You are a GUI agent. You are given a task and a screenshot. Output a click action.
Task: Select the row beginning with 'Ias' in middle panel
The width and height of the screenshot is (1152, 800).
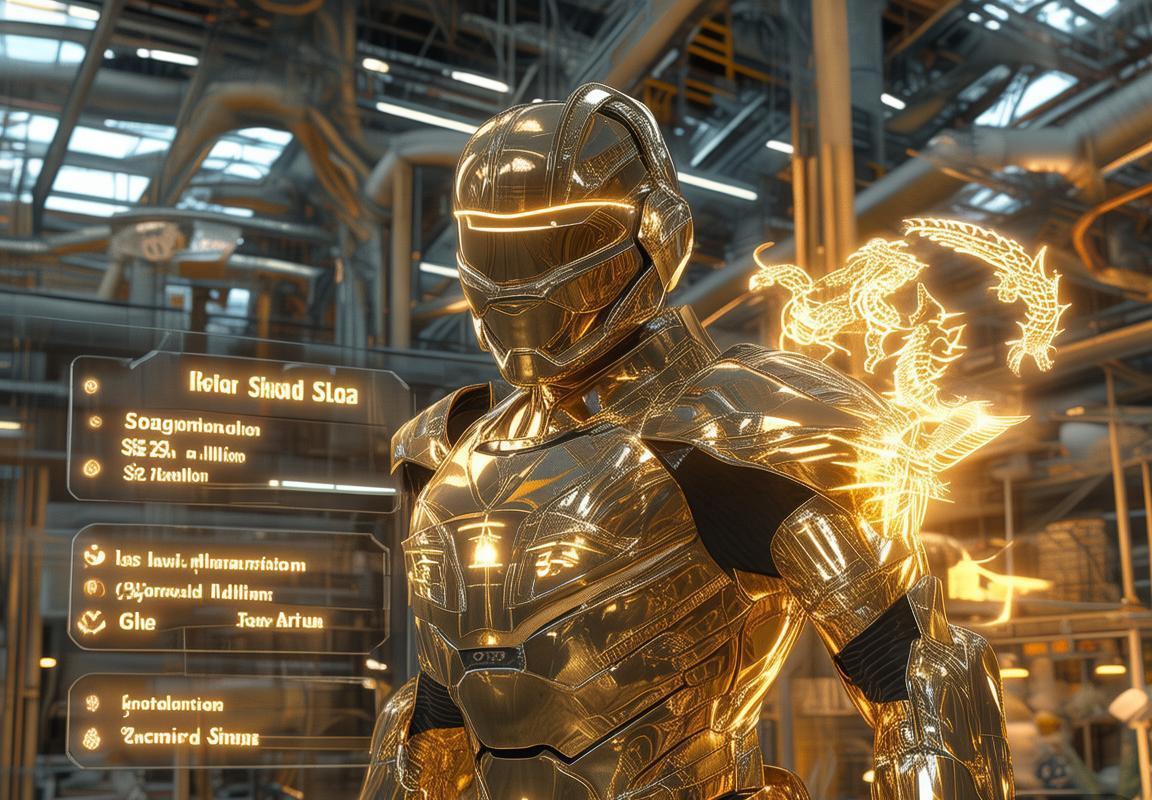[210, 564]
